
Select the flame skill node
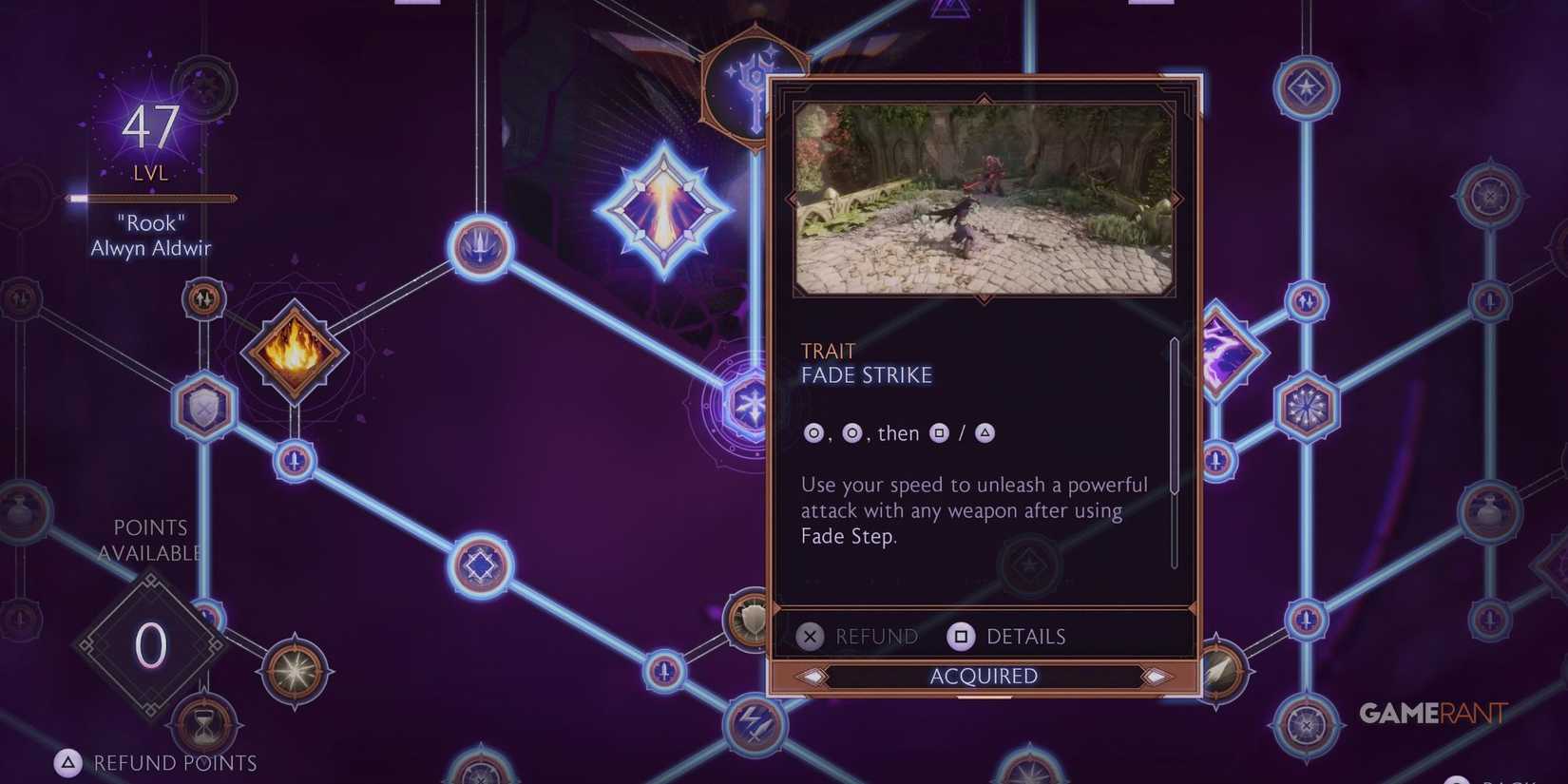295,350
